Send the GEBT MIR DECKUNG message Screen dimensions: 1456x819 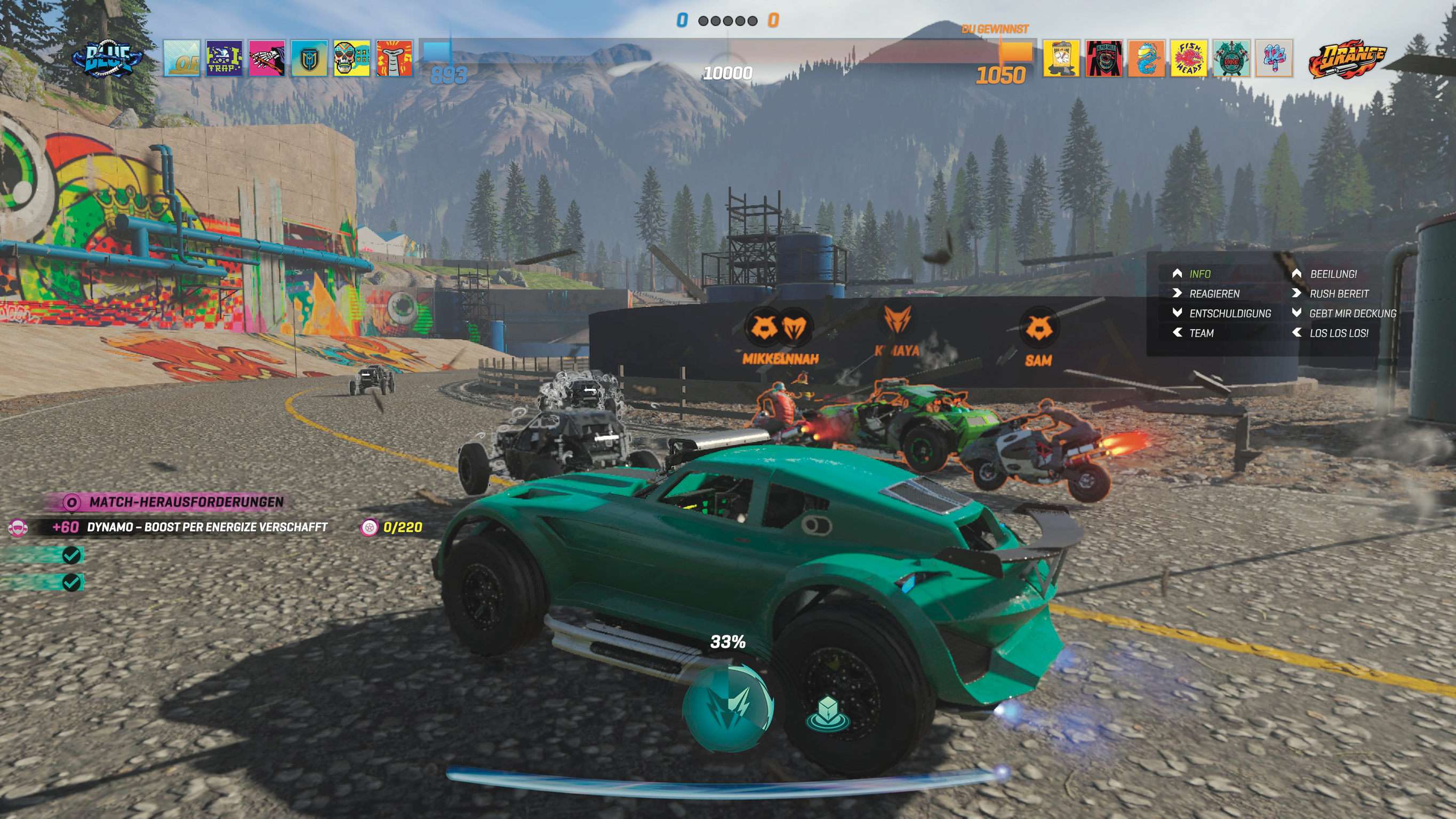coord(1352,314)
